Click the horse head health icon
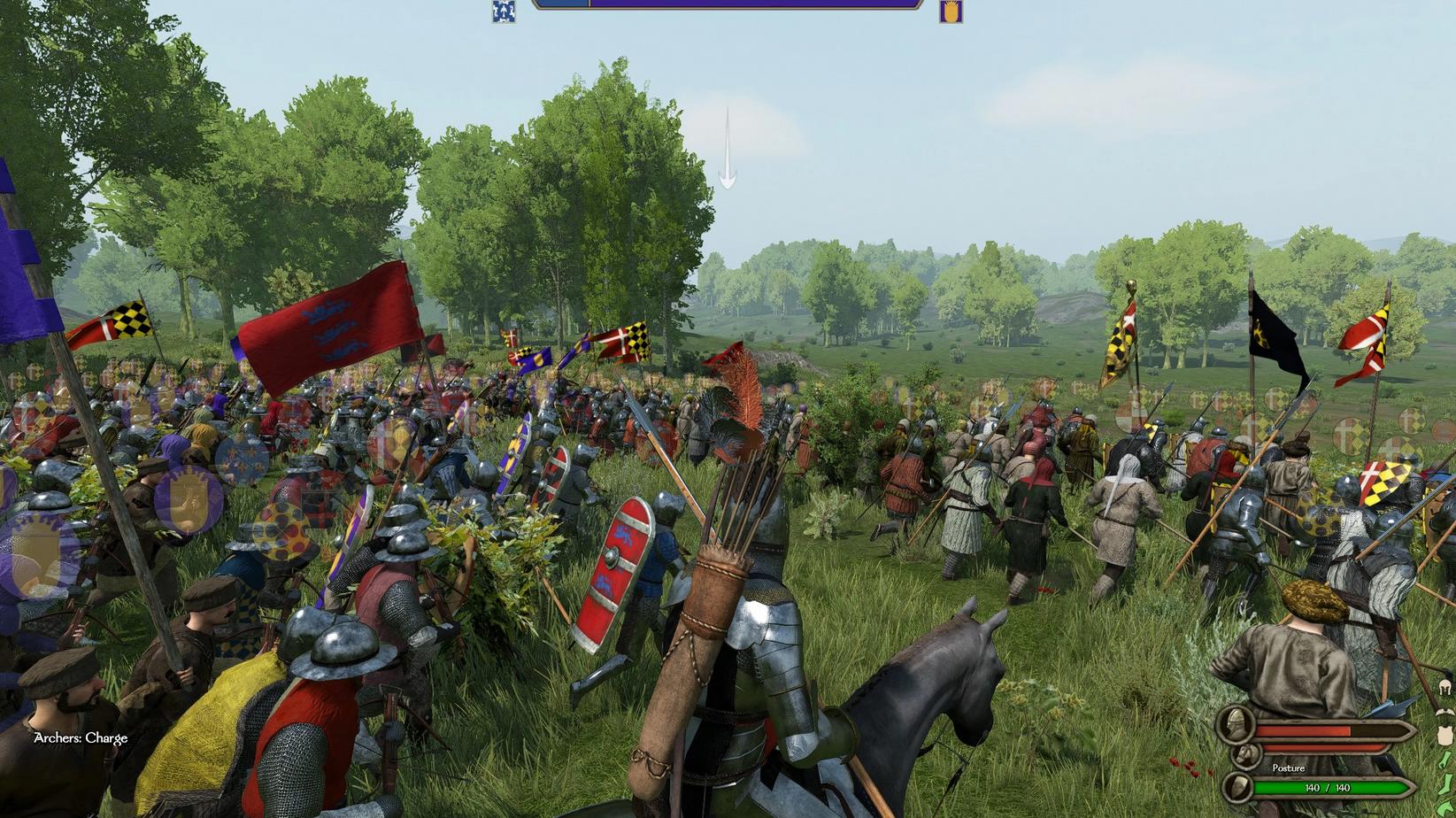 click(1248, 755)
